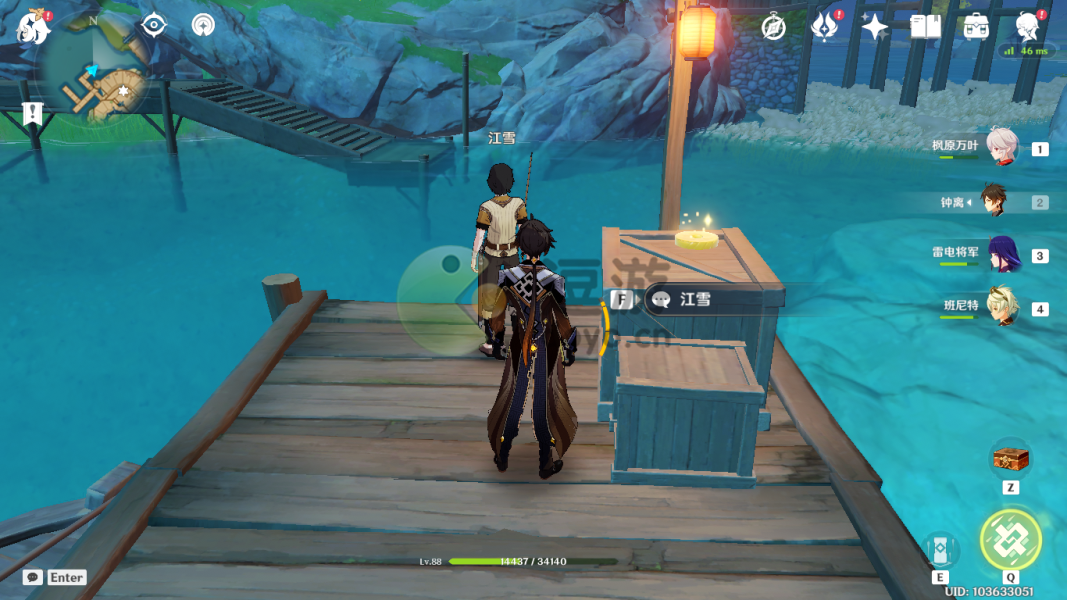1067x600 pixels.
Task: Activate the Elemental Skill icon
Action: click(x=940, y=550)
